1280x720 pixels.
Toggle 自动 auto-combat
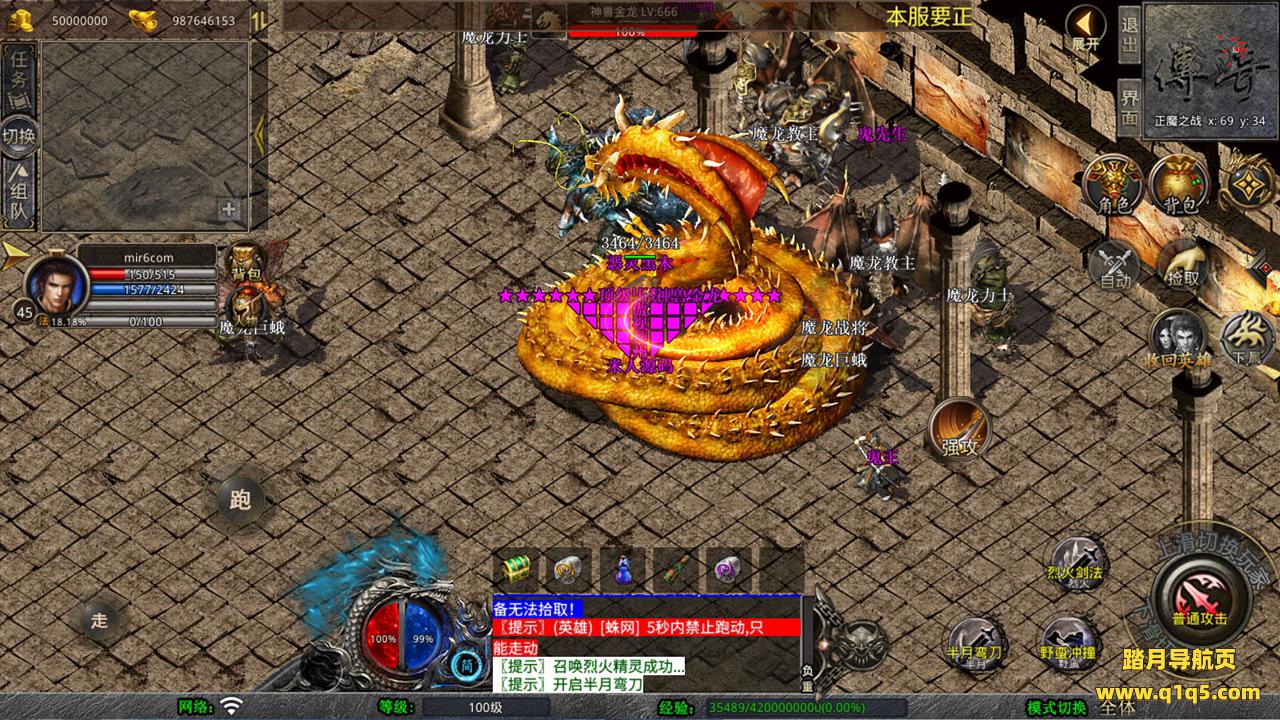pos(1114,266)
